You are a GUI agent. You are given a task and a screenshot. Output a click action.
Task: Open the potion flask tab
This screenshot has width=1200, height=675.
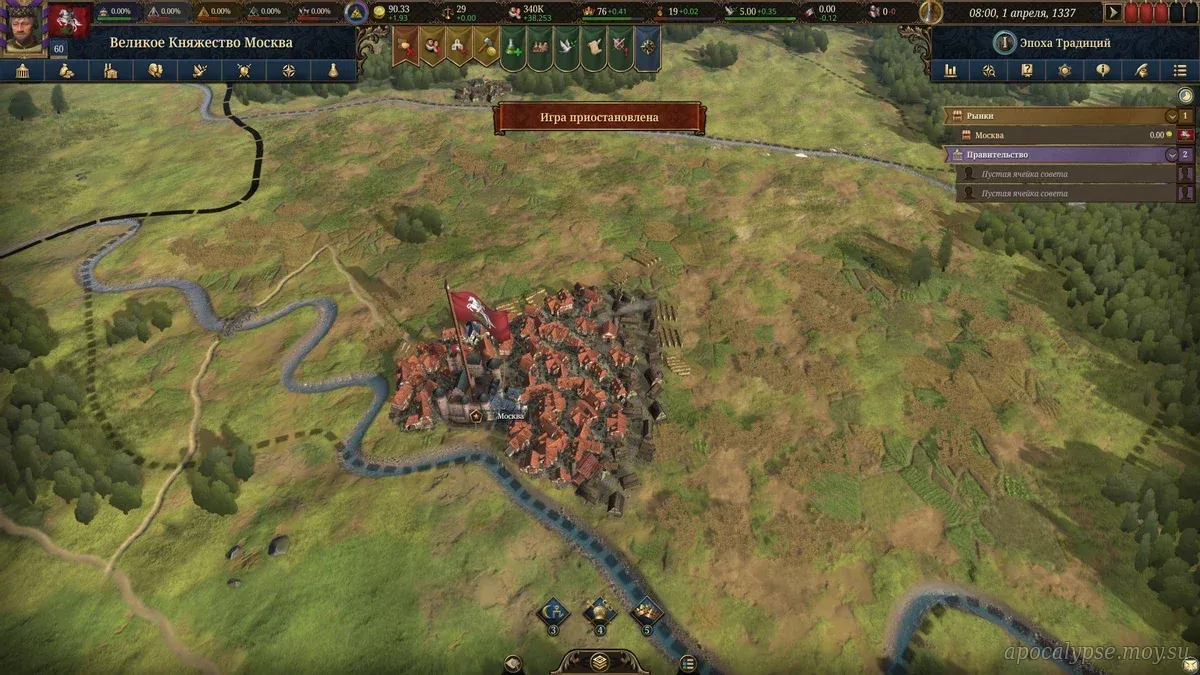click(332, 71)
